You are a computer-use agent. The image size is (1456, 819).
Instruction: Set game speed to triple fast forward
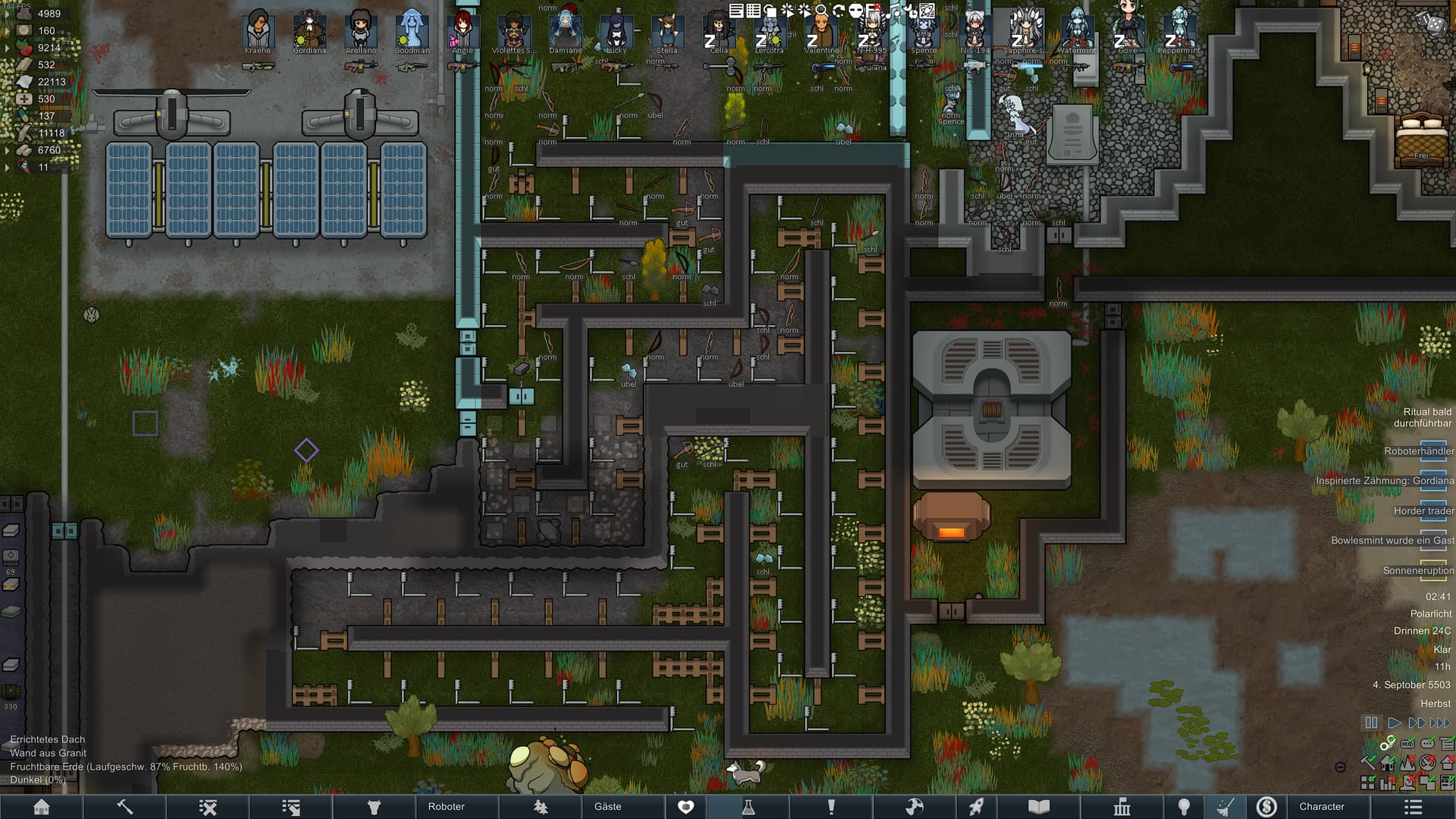coord(1440,723)
